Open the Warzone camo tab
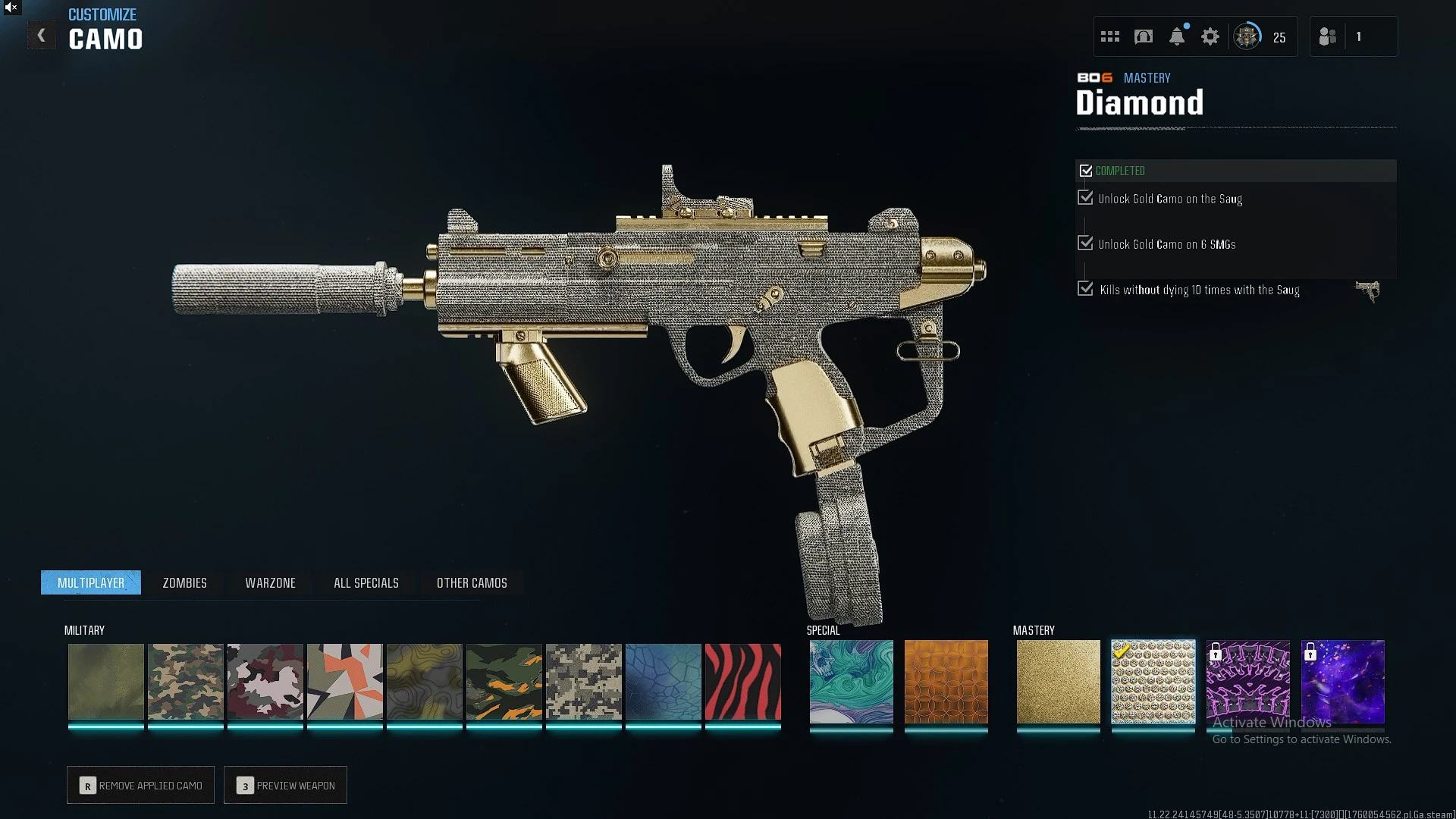Viewport: 1456px width, 819px height. tap(270, 583)
